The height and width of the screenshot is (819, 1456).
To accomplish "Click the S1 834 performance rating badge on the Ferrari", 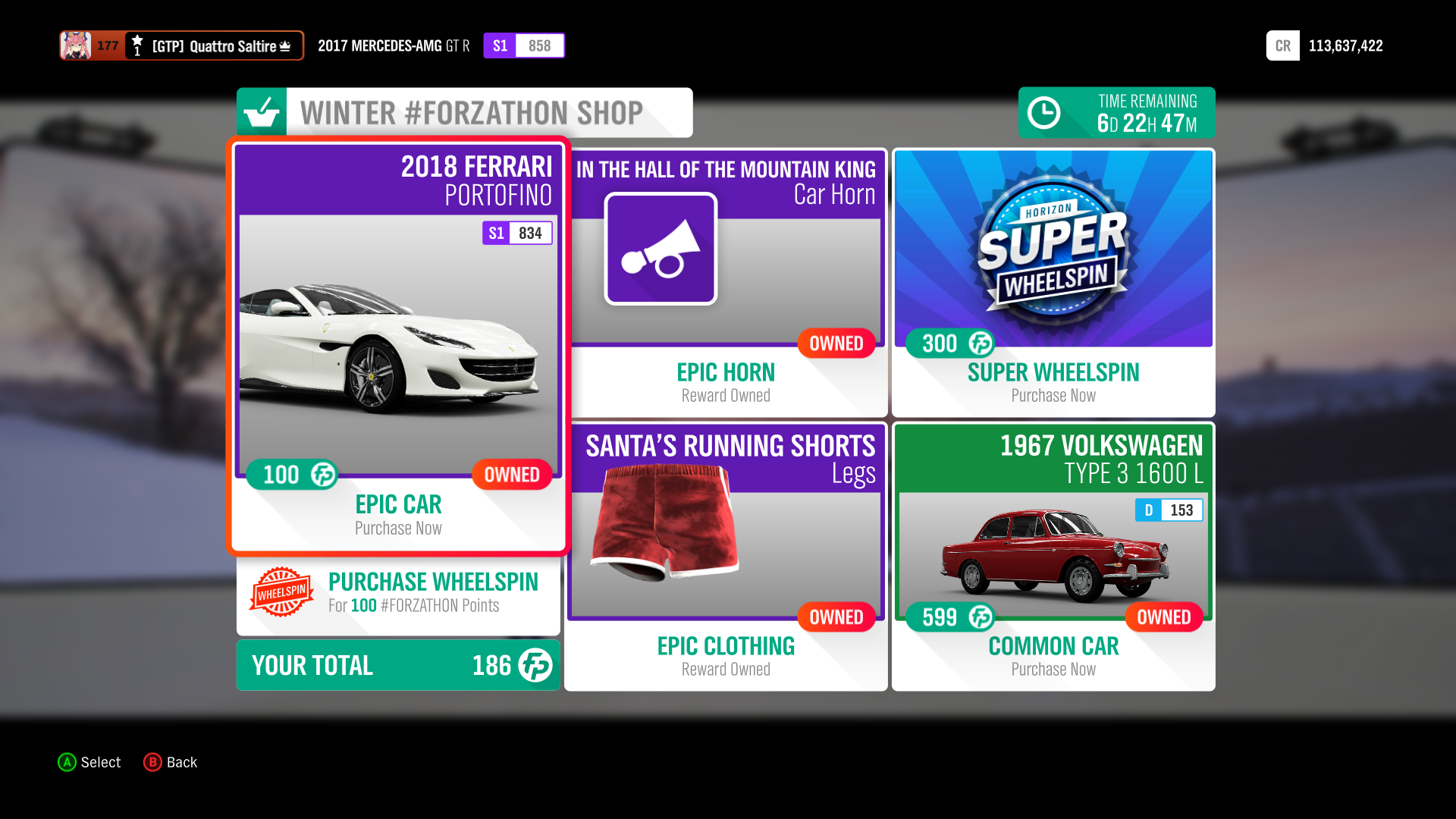I will [517, 233].
